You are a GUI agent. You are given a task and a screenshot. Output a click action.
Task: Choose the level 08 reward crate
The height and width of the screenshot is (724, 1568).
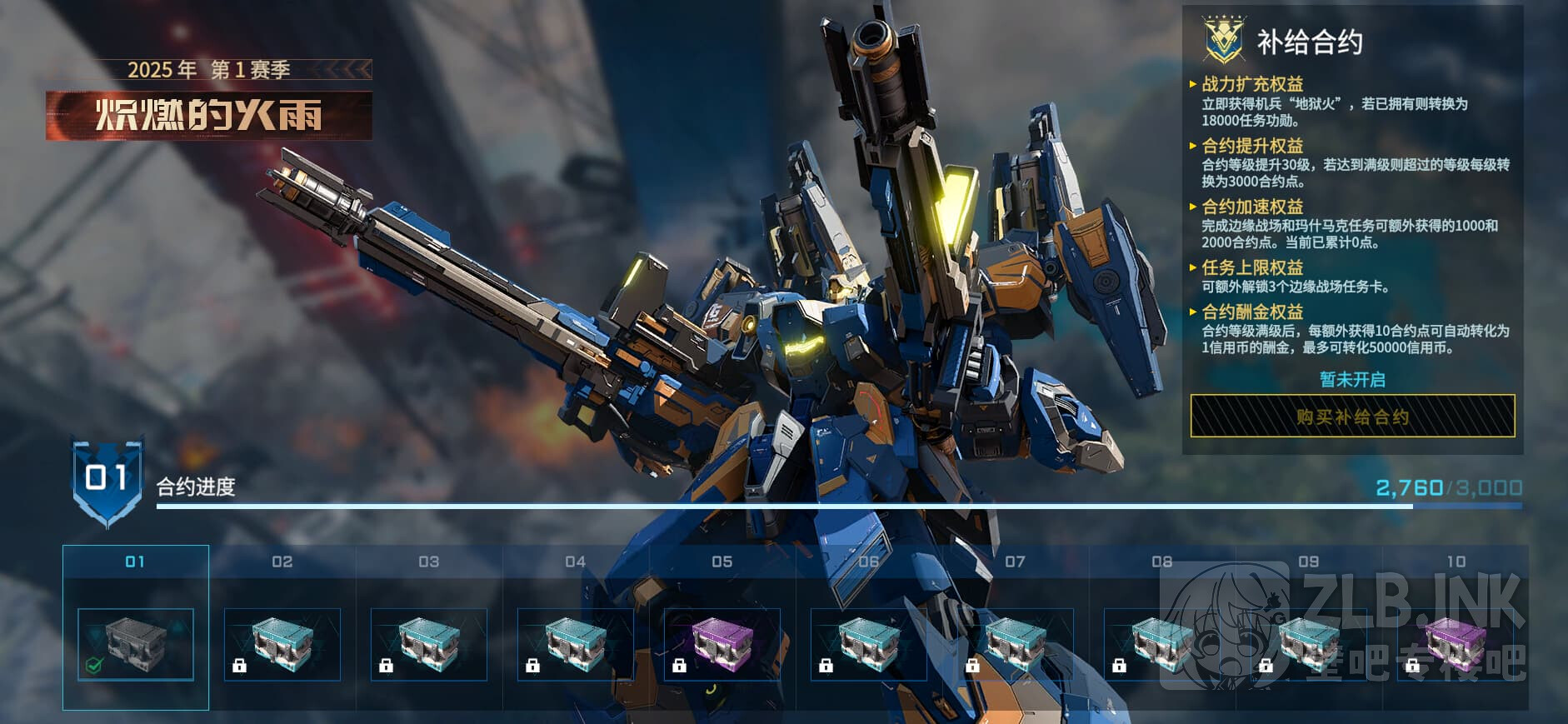[1162, 644]
